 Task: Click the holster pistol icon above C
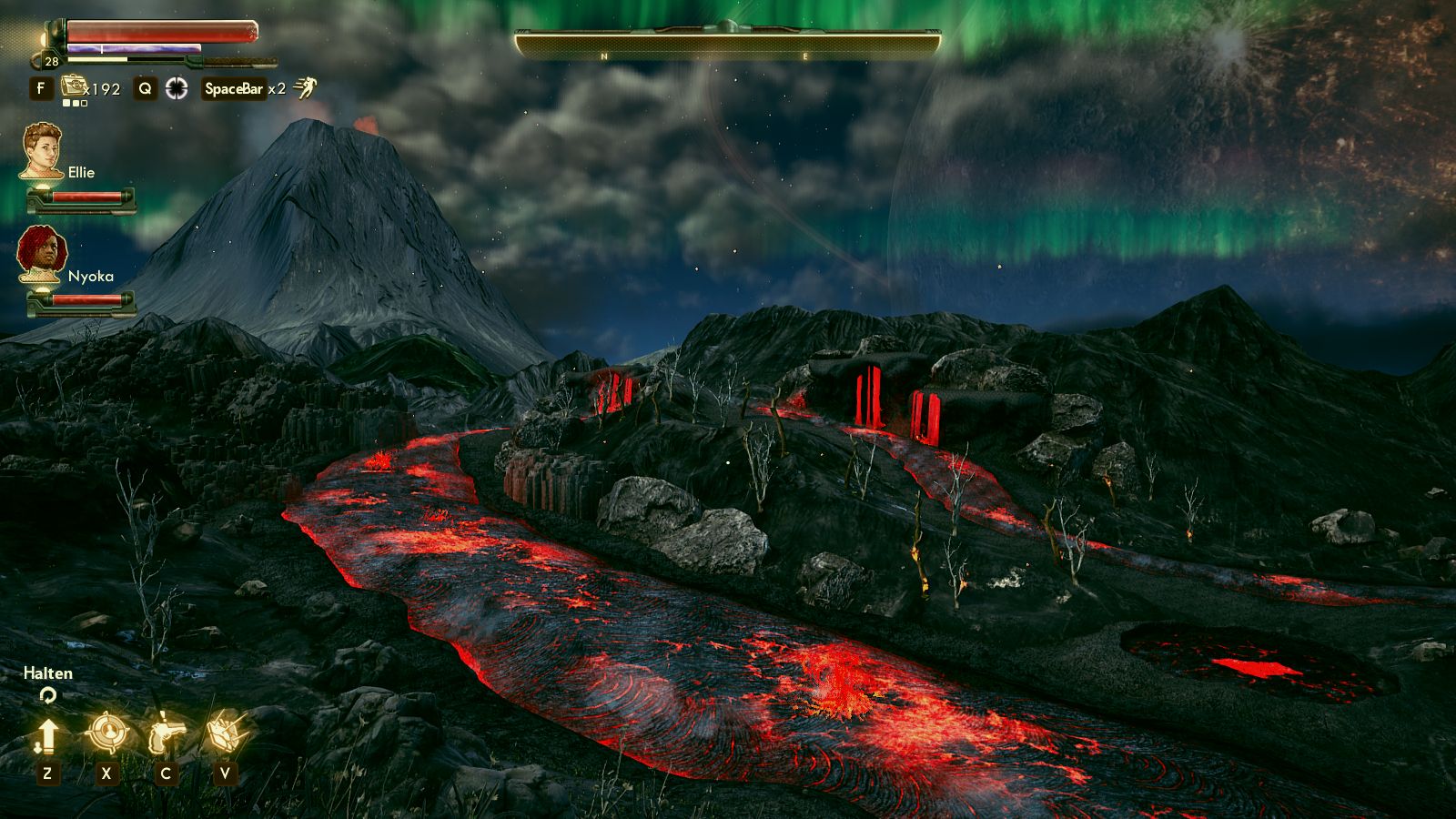pos(167,733)
